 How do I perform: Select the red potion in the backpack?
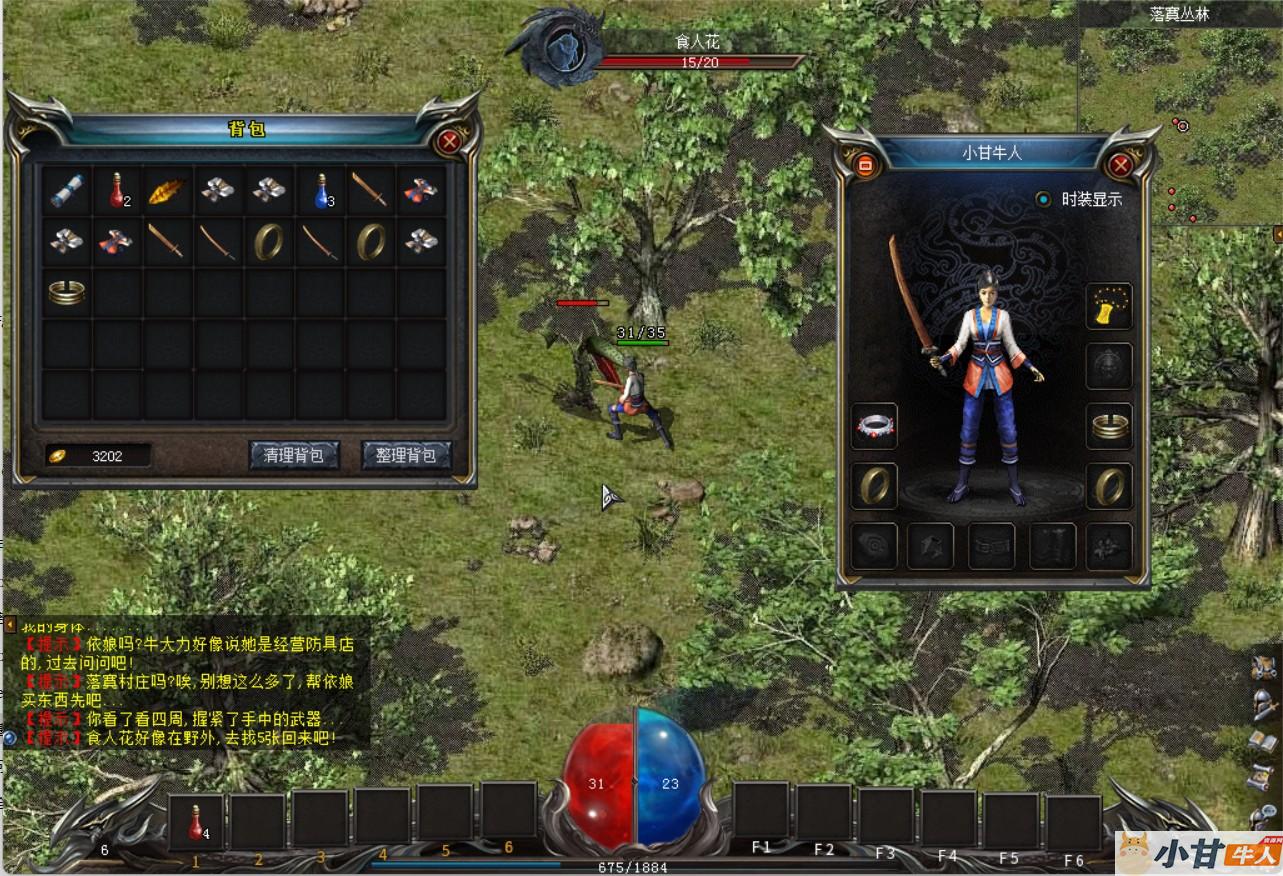coord(118,190)
